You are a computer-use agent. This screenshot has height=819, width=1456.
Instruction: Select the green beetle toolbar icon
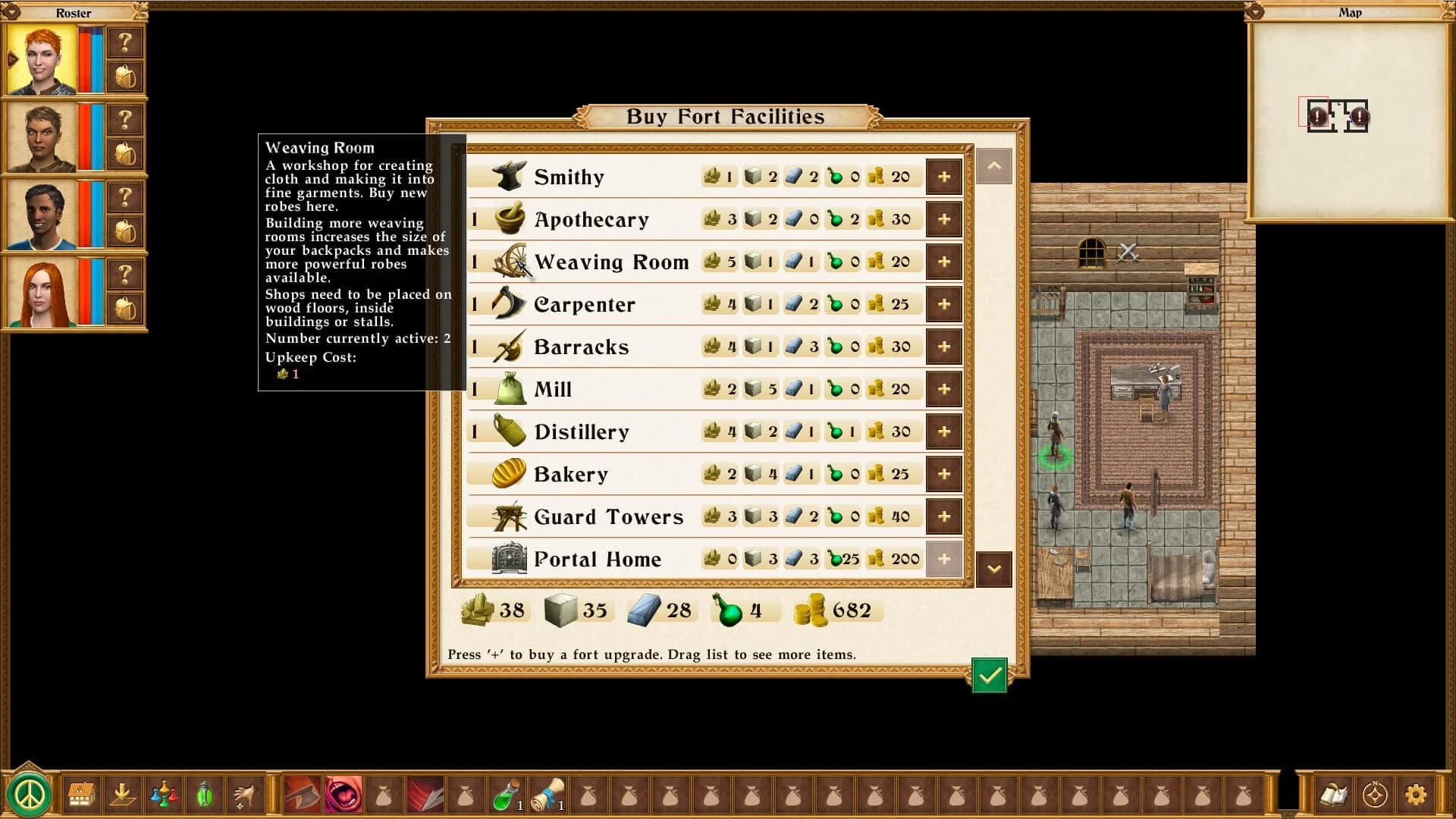click(x=205, y=795)
